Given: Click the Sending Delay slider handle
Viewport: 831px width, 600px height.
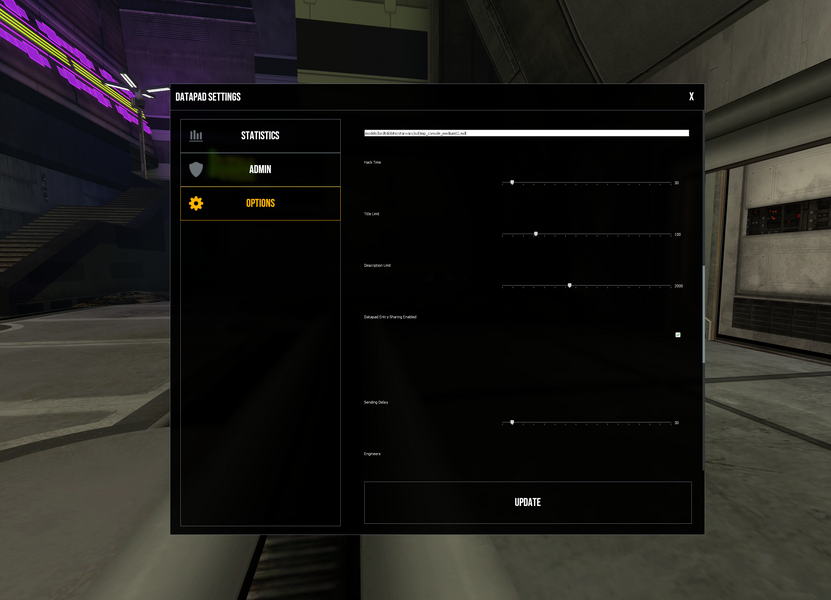Looking at the screenshot, I should [512, 422].
